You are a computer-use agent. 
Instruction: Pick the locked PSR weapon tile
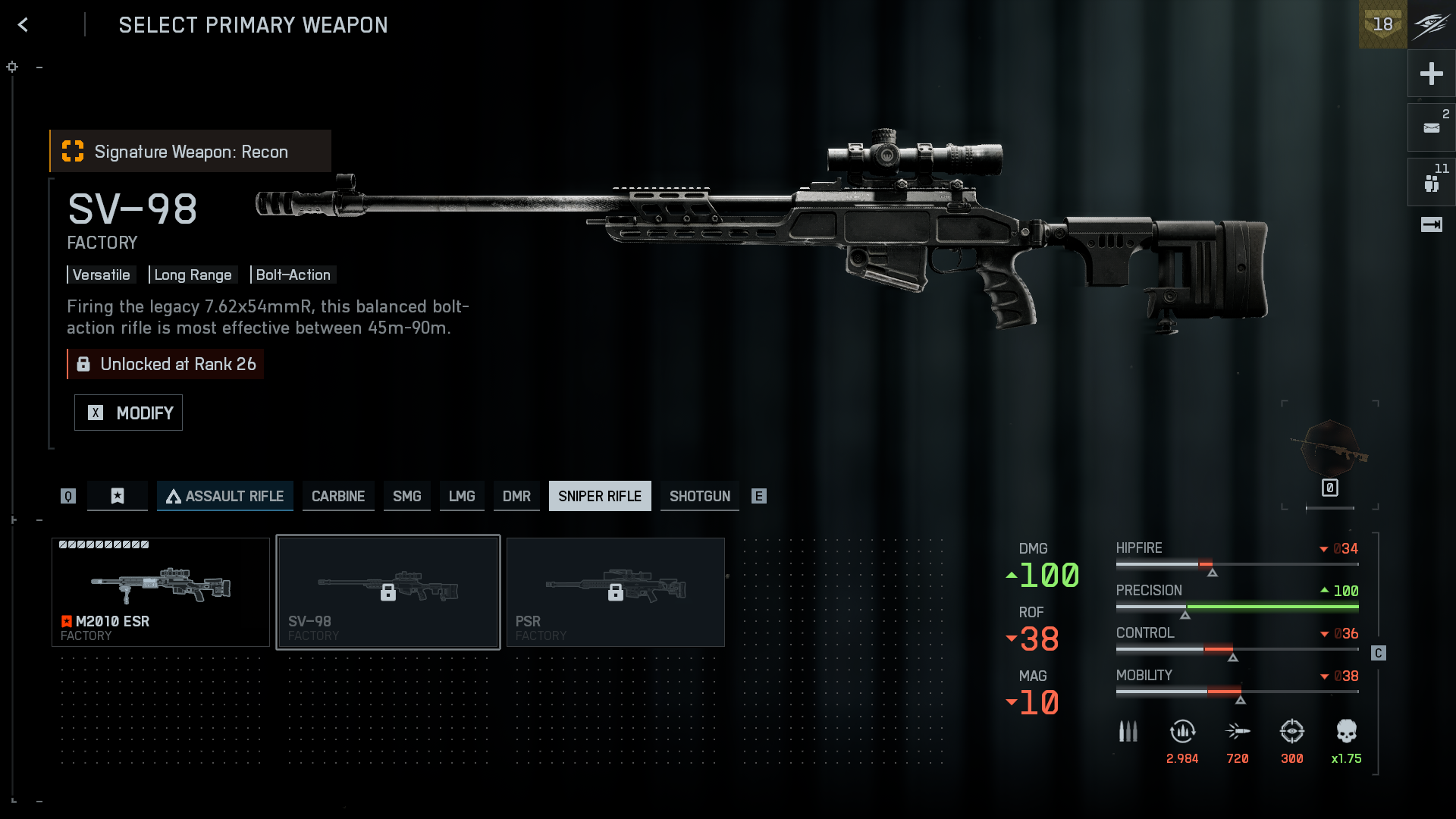(x=616, y=592)
